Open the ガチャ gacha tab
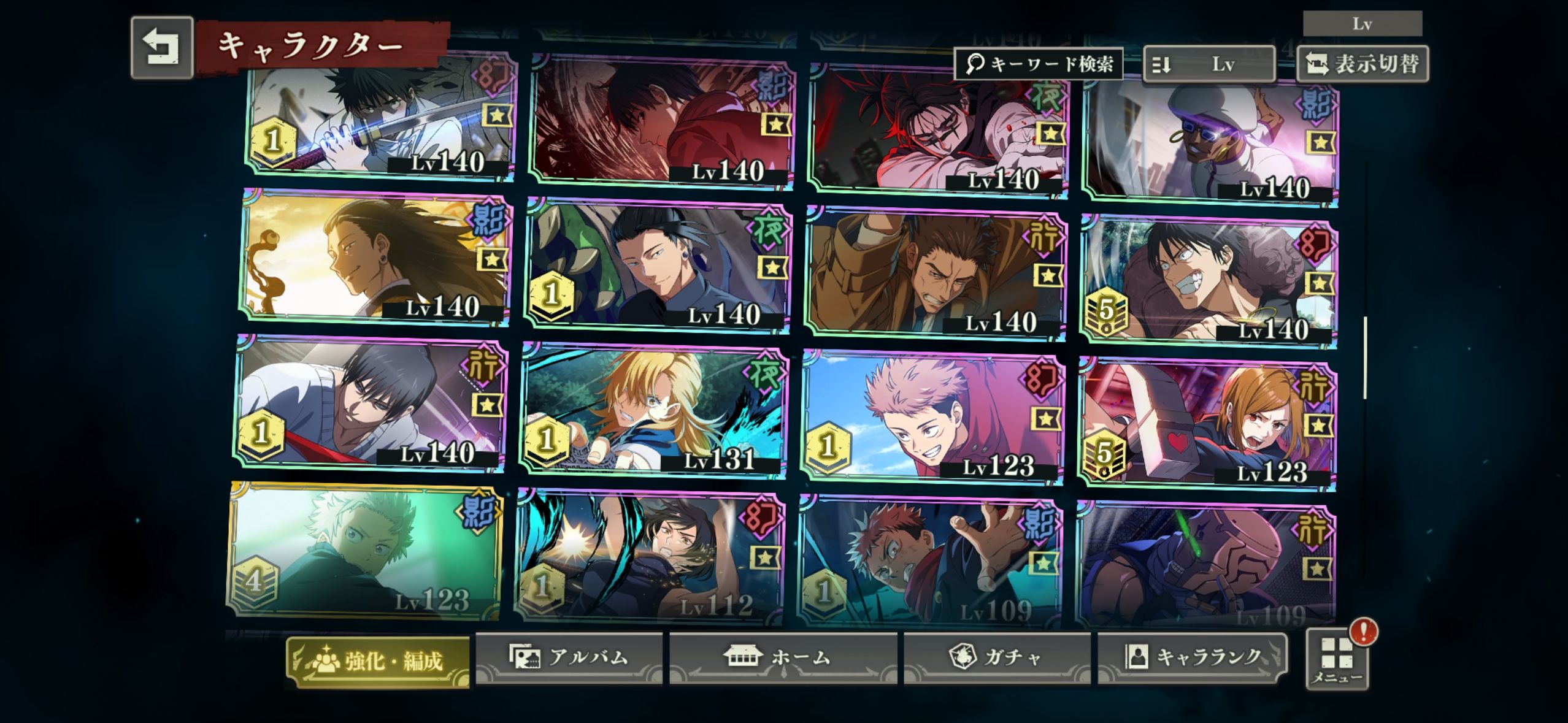Screen dimensions: 1568x723 pos(997,658)
